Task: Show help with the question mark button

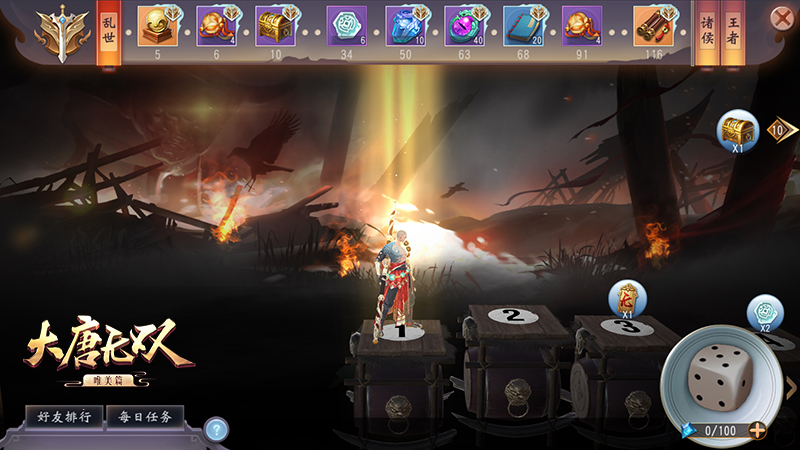Action: pos(214,430)
